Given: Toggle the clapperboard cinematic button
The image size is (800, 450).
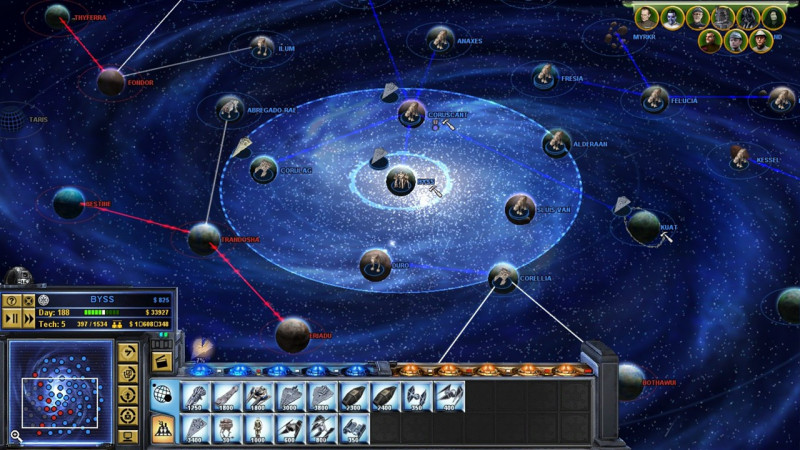Looking at the screenshot, I should [161, 361].
